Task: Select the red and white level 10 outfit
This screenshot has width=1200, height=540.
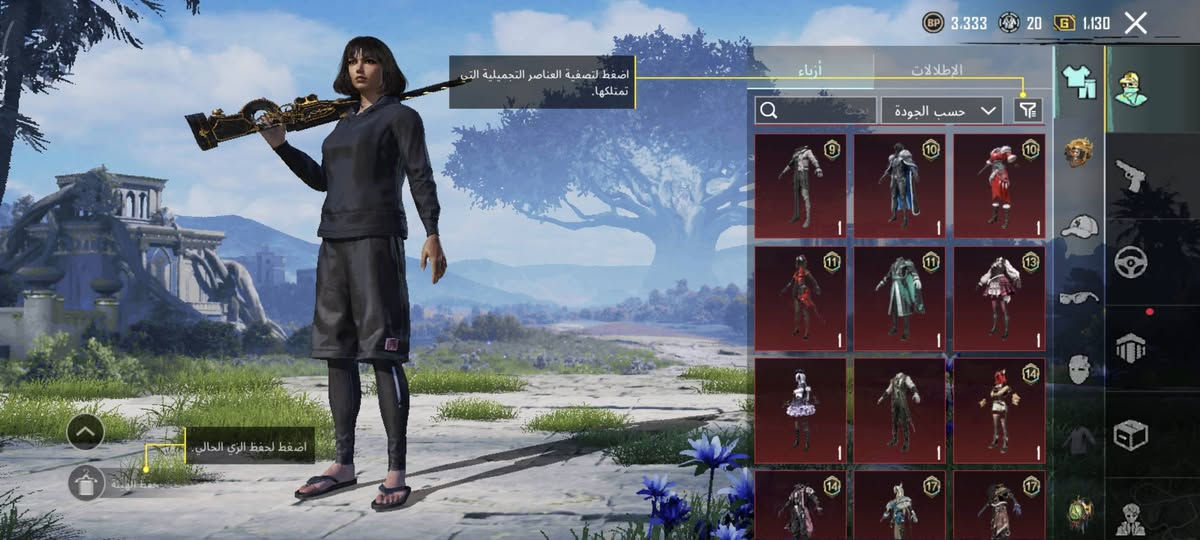Action: 999,186
